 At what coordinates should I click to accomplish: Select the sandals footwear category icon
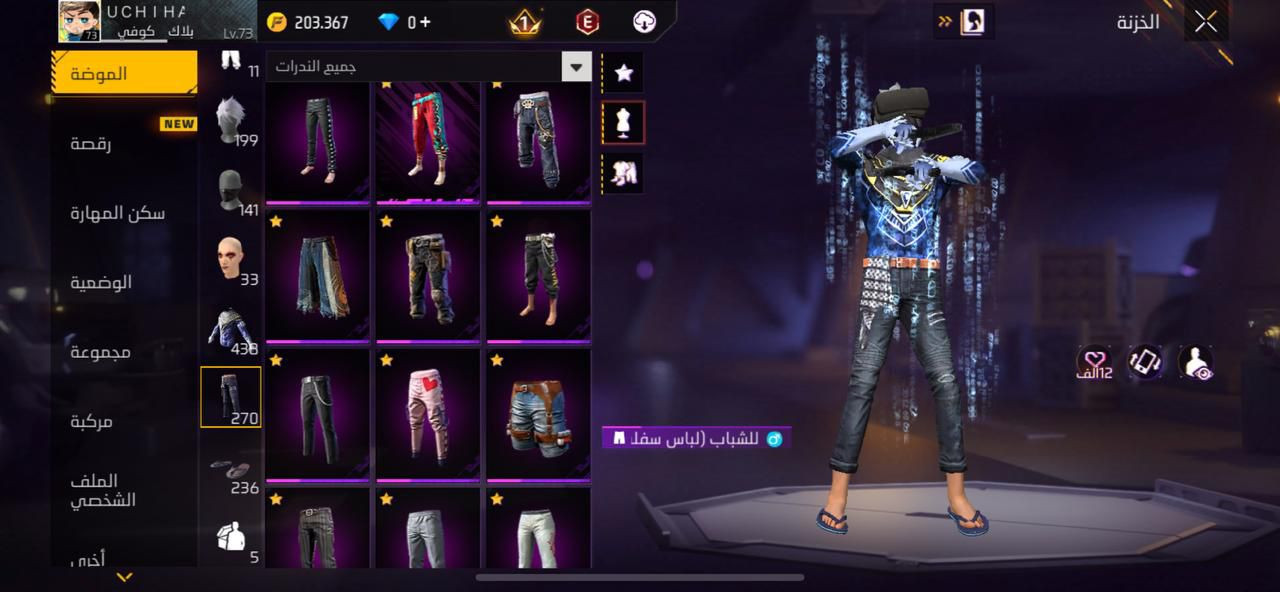click(x=231, y=469)
